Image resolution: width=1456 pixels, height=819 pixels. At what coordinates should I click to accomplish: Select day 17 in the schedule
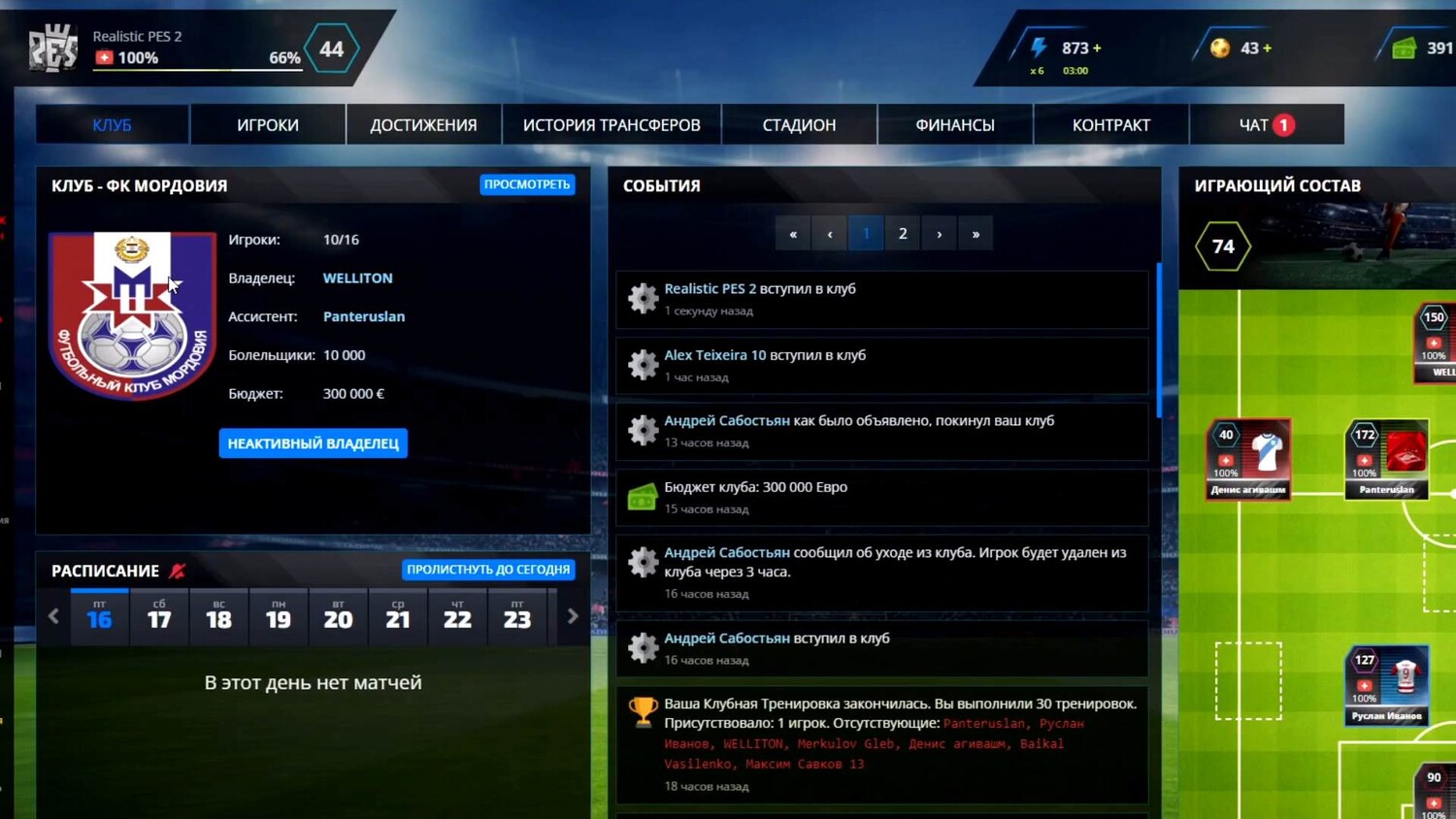pyautogui.click(x=159, y=617)
